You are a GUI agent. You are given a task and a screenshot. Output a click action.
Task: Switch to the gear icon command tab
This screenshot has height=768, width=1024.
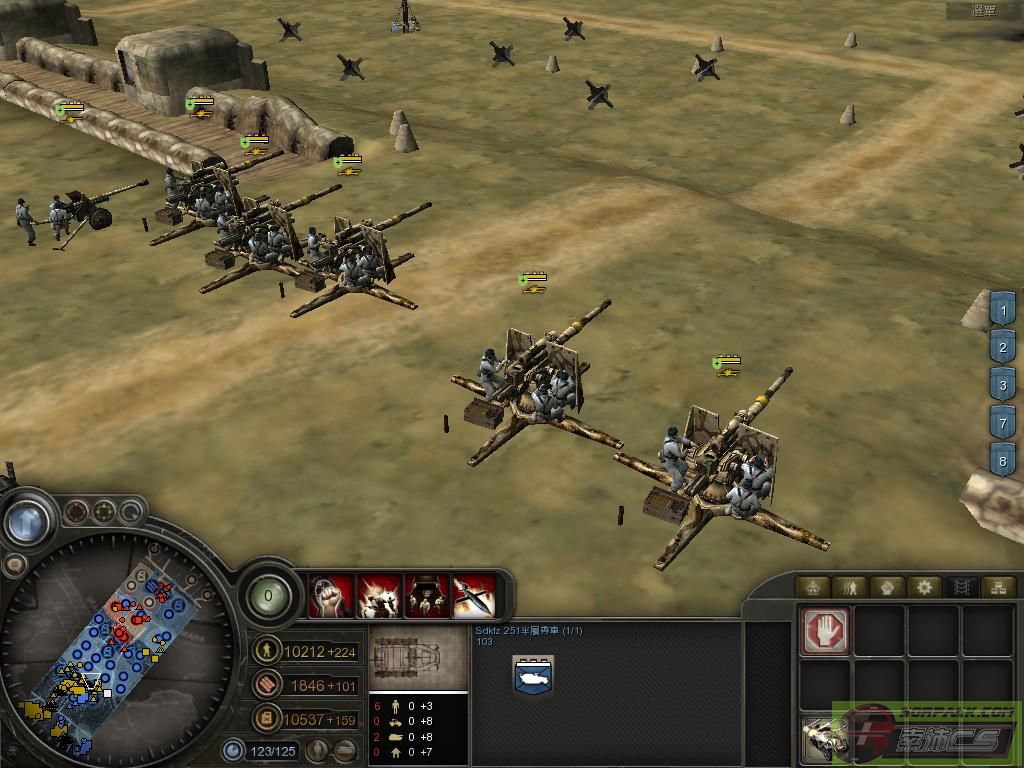tap(925, 587)
